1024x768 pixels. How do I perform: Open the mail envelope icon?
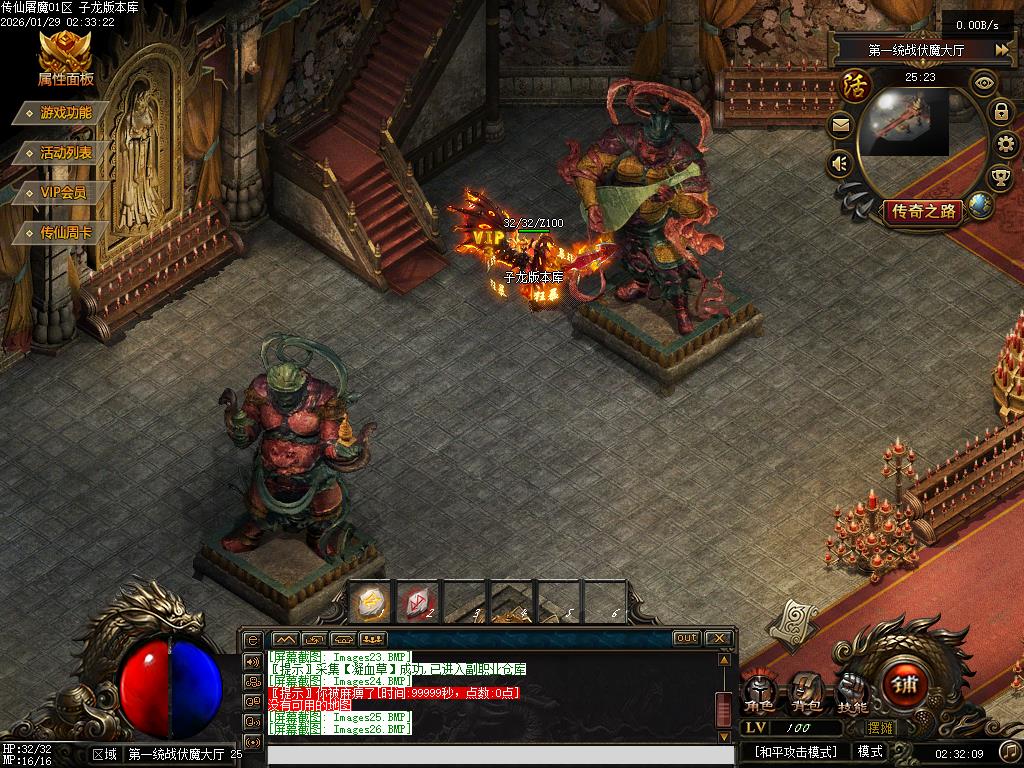(x=840, y=125)
